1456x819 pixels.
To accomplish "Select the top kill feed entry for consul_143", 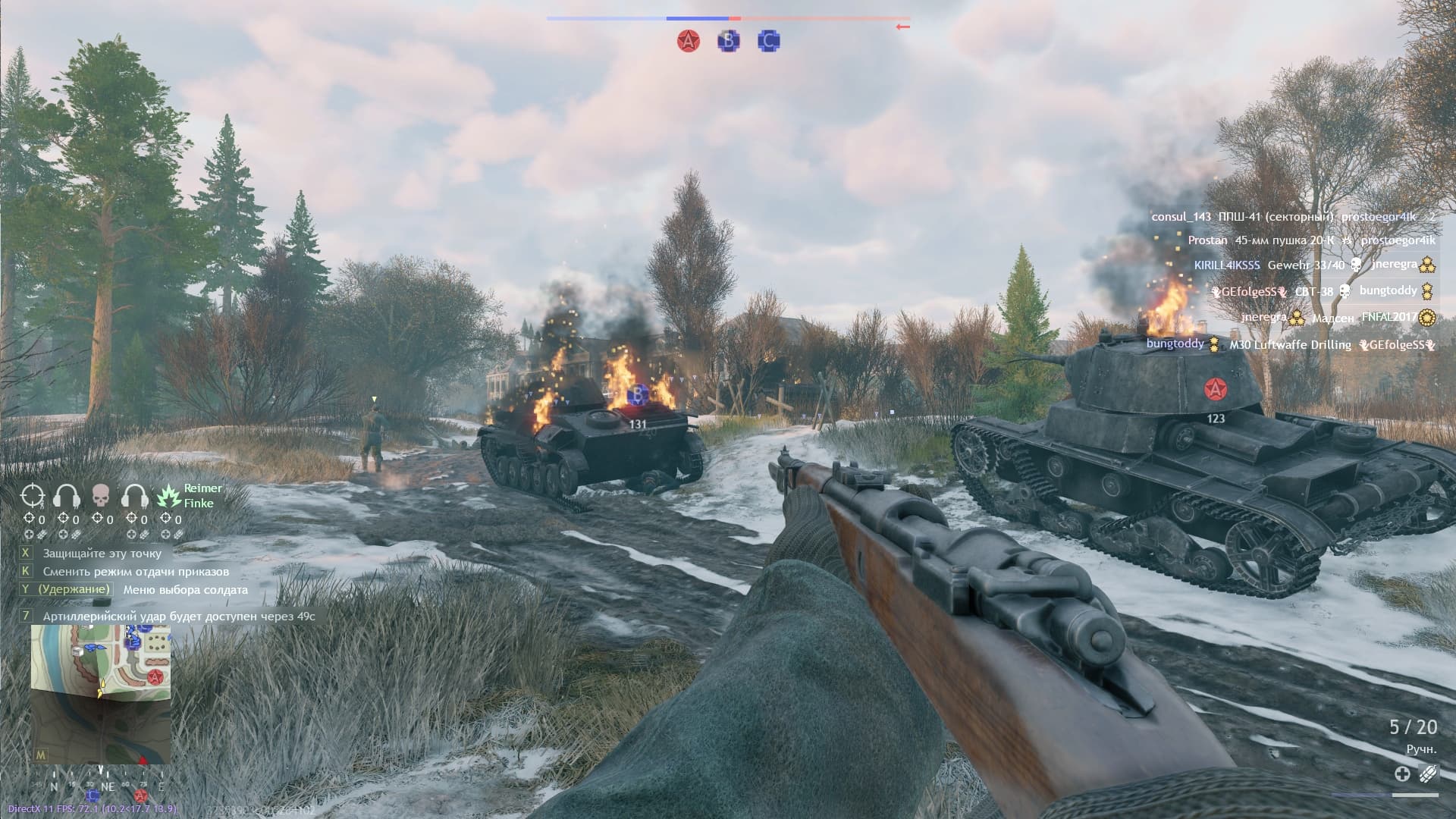I will 1292,217.
